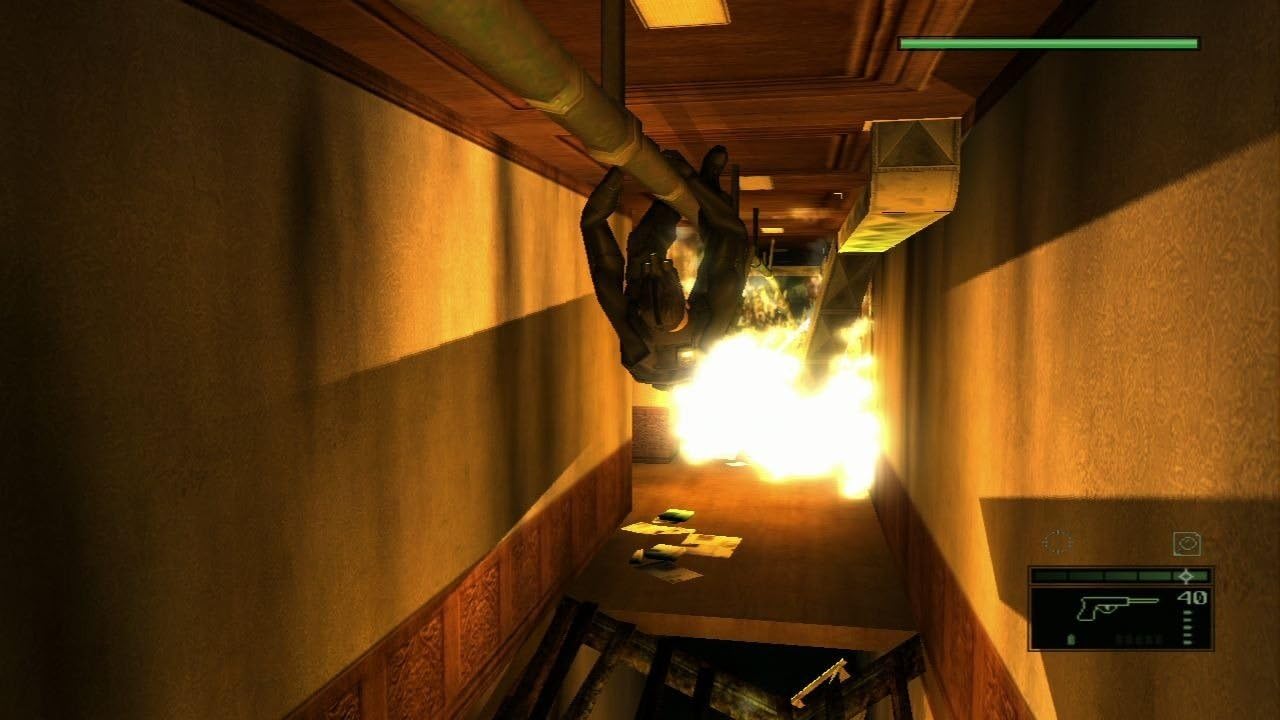The width and height of the screenshot is (1280, 720).
Task: Click the dotted circular crosshair indicator
Action: click(x=1058, y=541)
